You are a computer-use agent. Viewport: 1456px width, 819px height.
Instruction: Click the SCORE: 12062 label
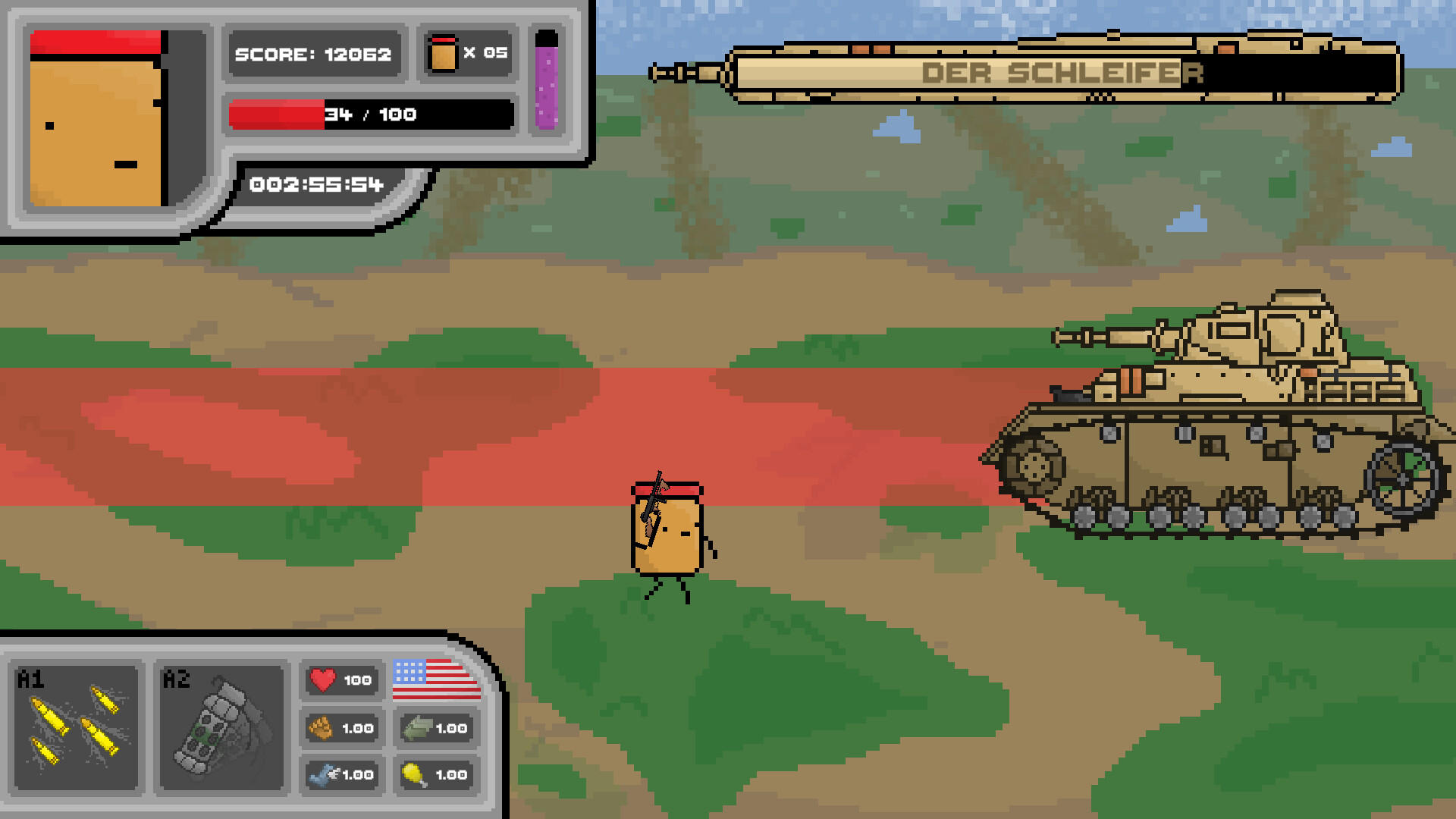point(314,54)
